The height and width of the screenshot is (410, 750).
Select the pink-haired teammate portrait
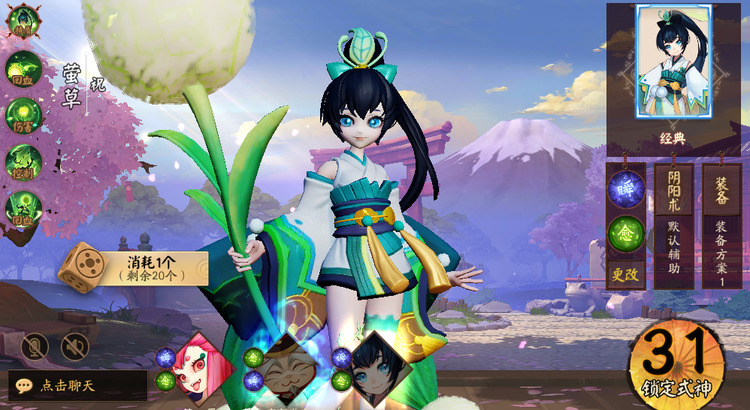coord(204,363)
